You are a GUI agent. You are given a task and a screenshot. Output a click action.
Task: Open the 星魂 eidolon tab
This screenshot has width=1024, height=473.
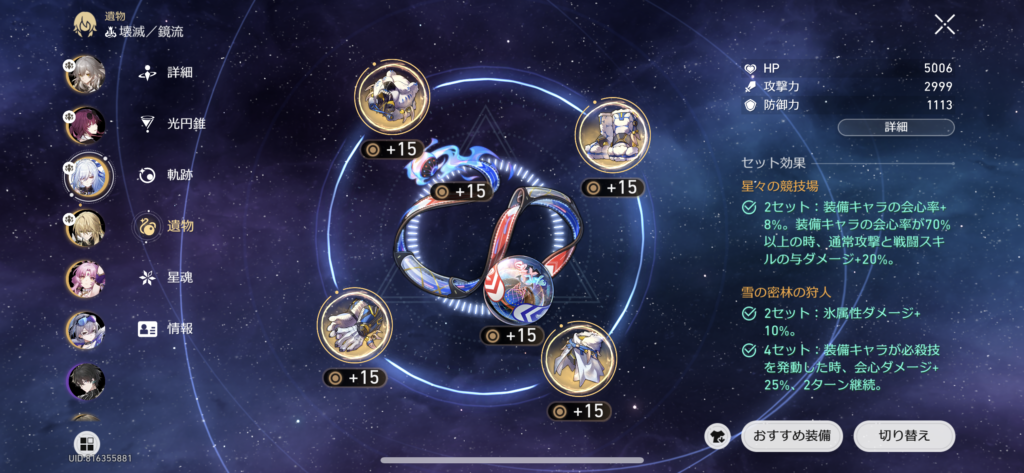tap(168, 277)
